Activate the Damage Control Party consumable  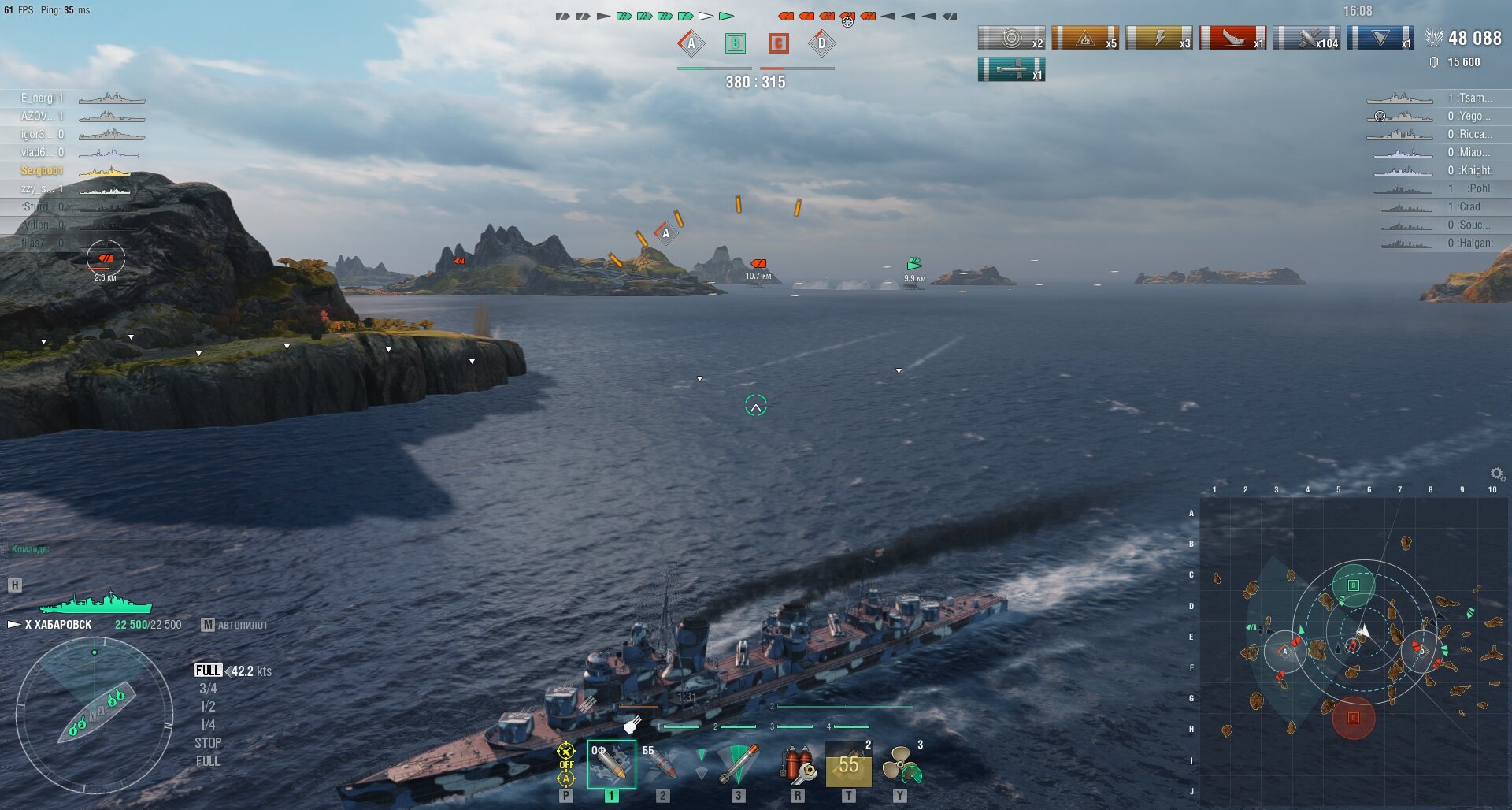[x=798, y=764]
